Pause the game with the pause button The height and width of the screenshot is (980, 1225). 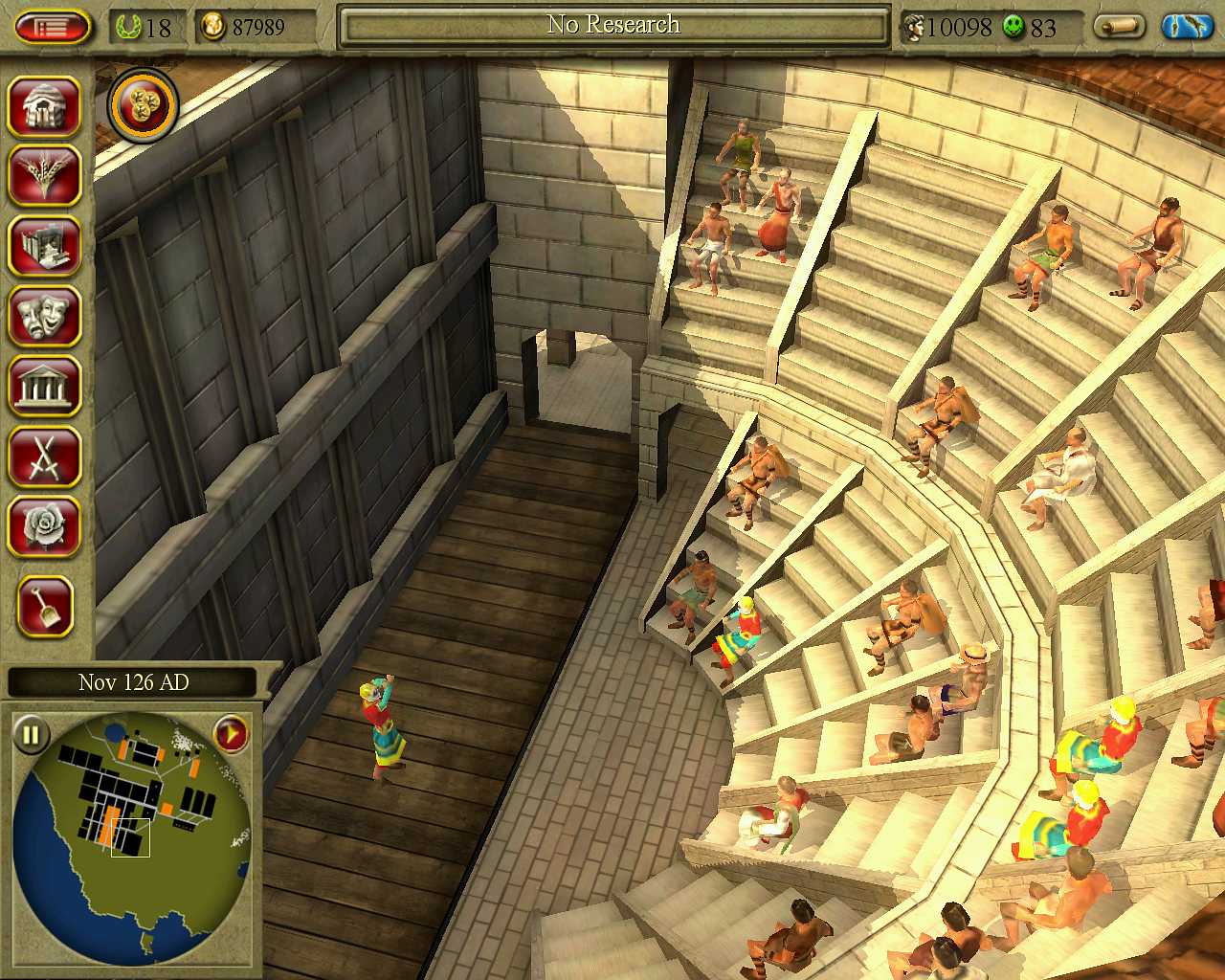(31, 735)
